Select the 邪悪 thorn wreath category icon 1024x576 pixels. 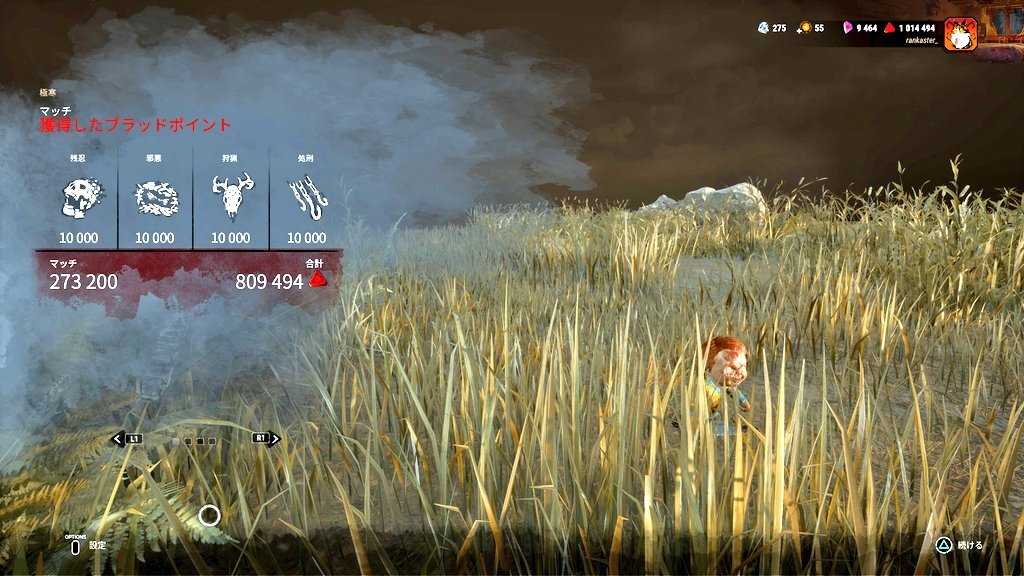click(x=155, y=199)
